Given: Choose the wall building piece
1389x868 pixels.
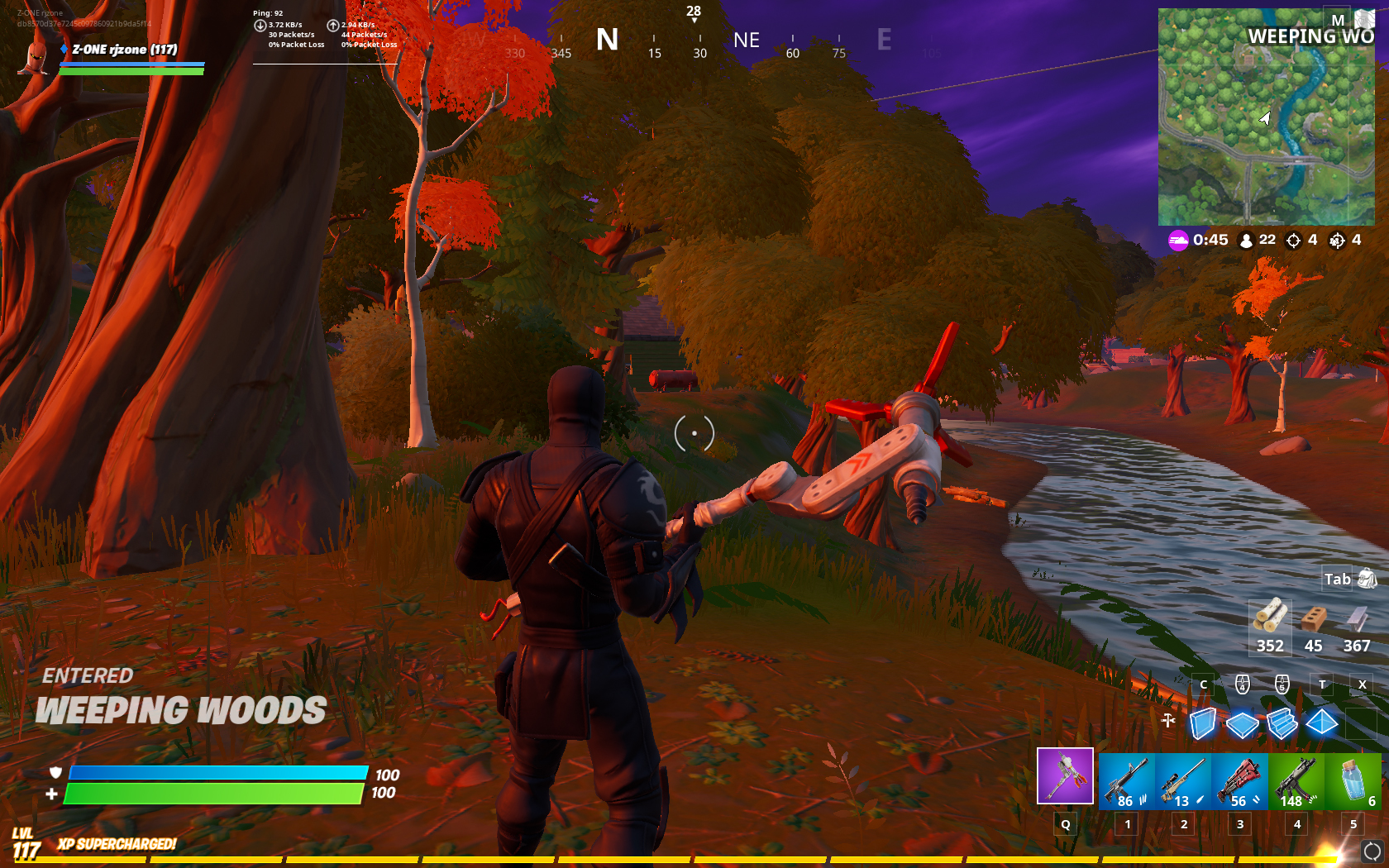Looking at the screenshot, I should coord(1203,723).
